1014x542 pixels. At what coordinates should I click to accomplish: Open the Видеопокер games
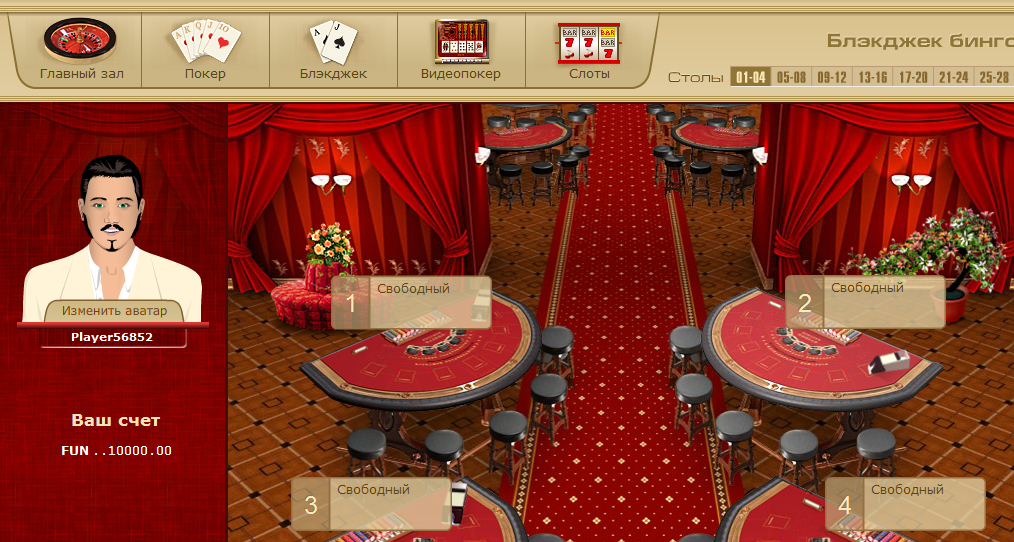point(460,49)
